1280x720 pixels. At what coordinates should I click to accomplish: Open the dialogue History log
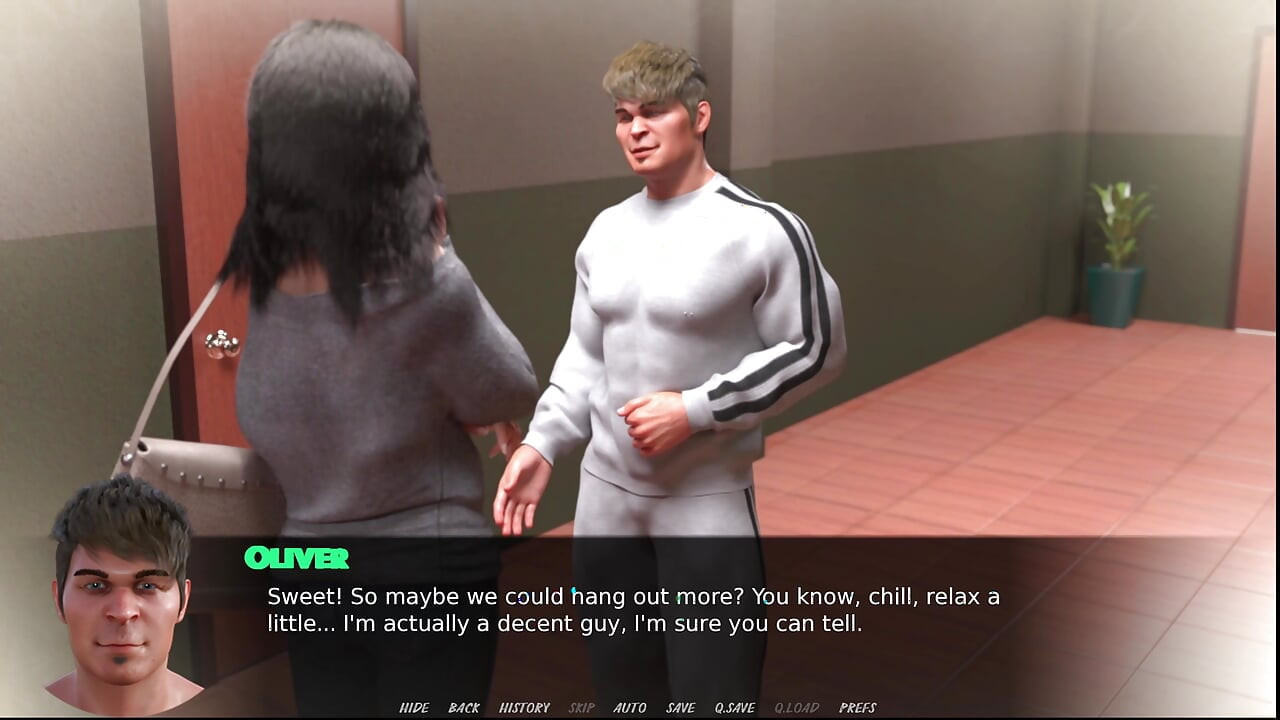(x=524, y=708)
